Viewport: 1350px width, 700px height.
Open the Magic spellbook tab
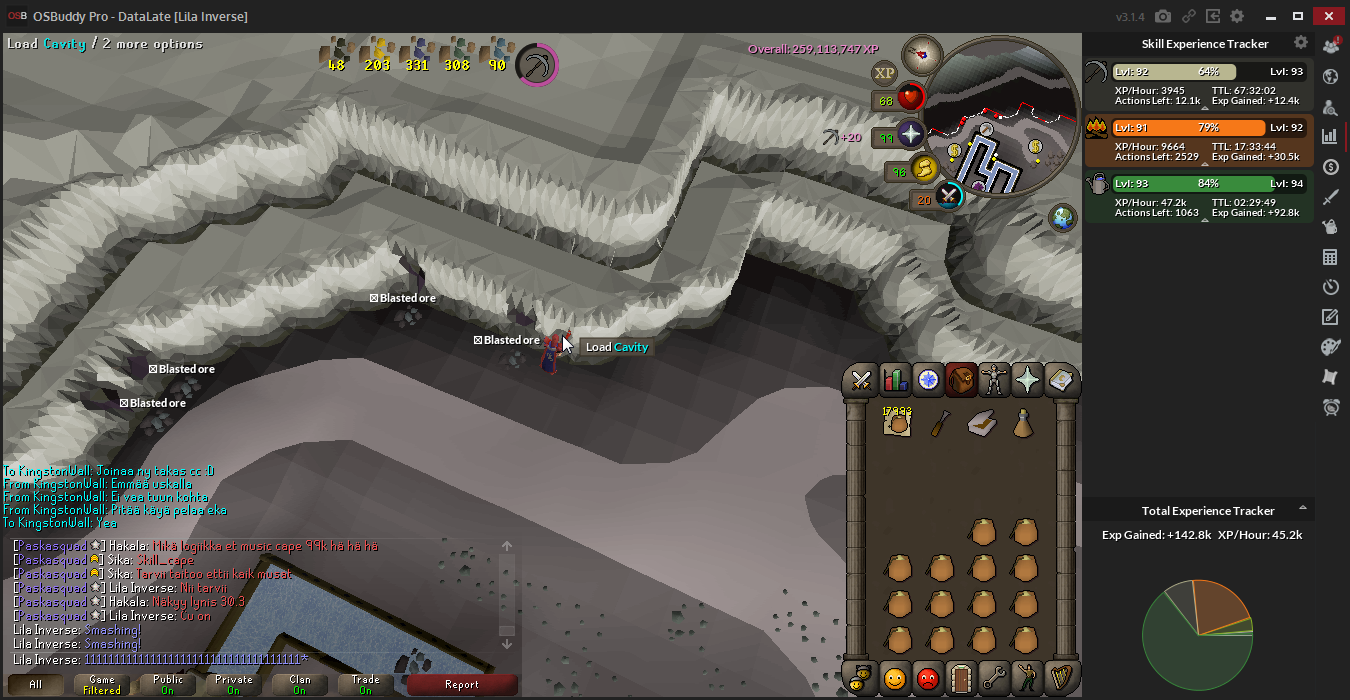click(x=1060, y=380)
